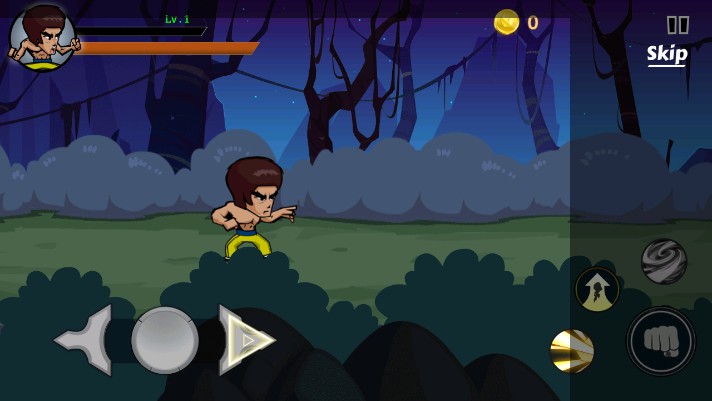The width and height of the screenshot is (712, 401).
Task: Activate the golden energy blast skill
Action: (x=573, y=351)
